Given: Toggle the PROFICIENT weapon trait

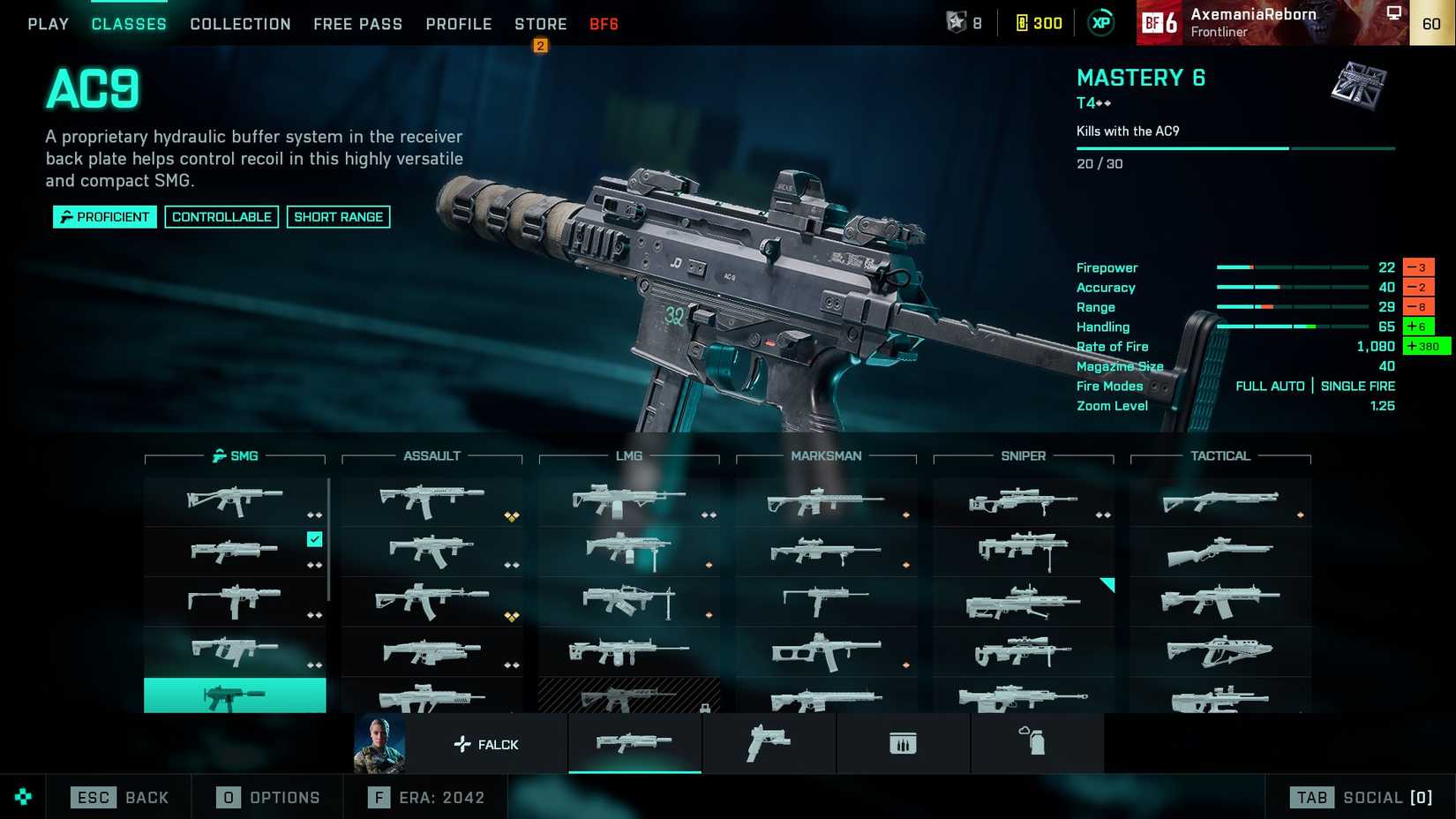Looking at the screenshot, I should click(104, 216).
